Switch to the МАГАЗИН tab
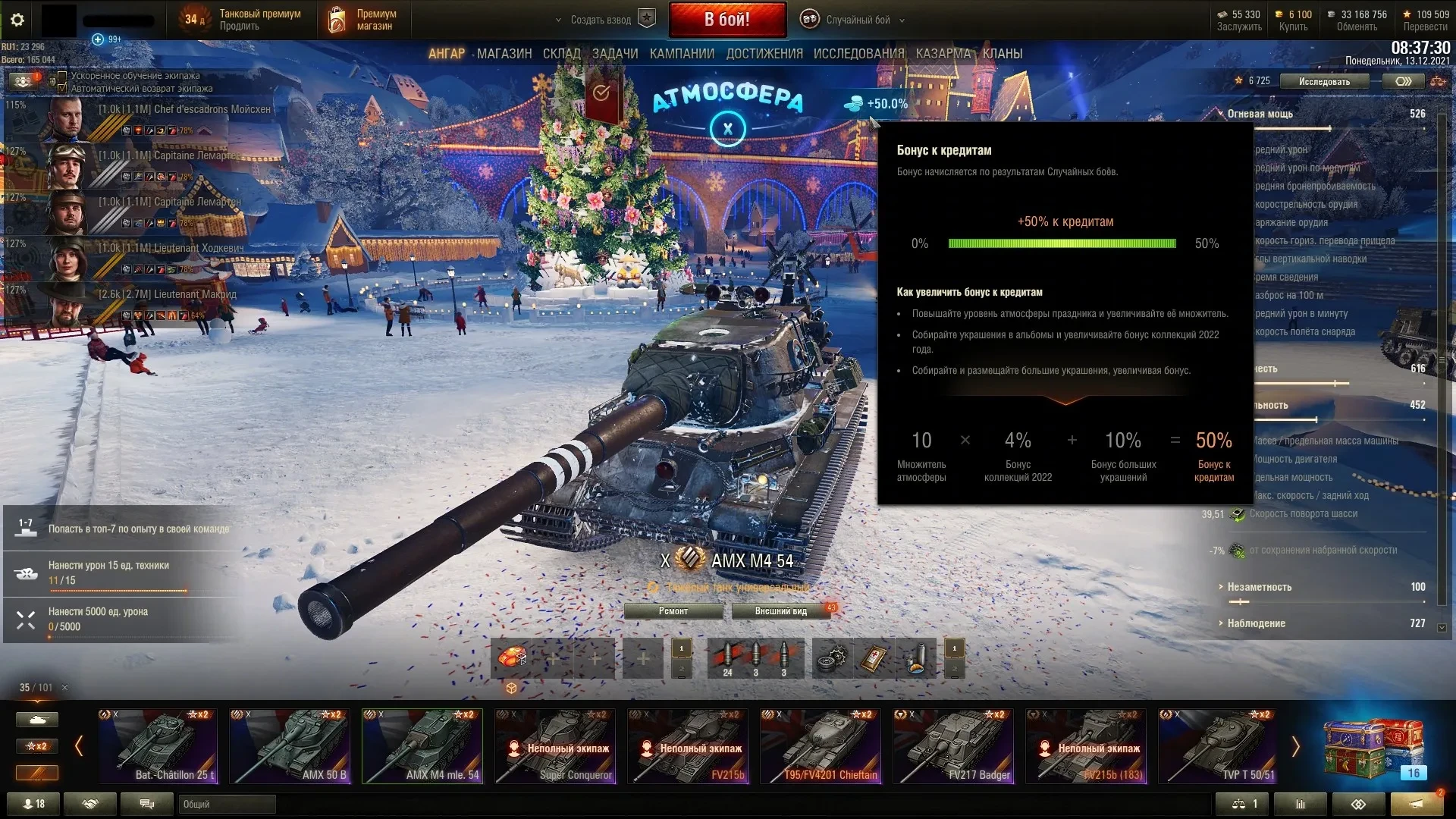Image resolution: width=1456 pixels, height=819 pixels. (504, 54)
